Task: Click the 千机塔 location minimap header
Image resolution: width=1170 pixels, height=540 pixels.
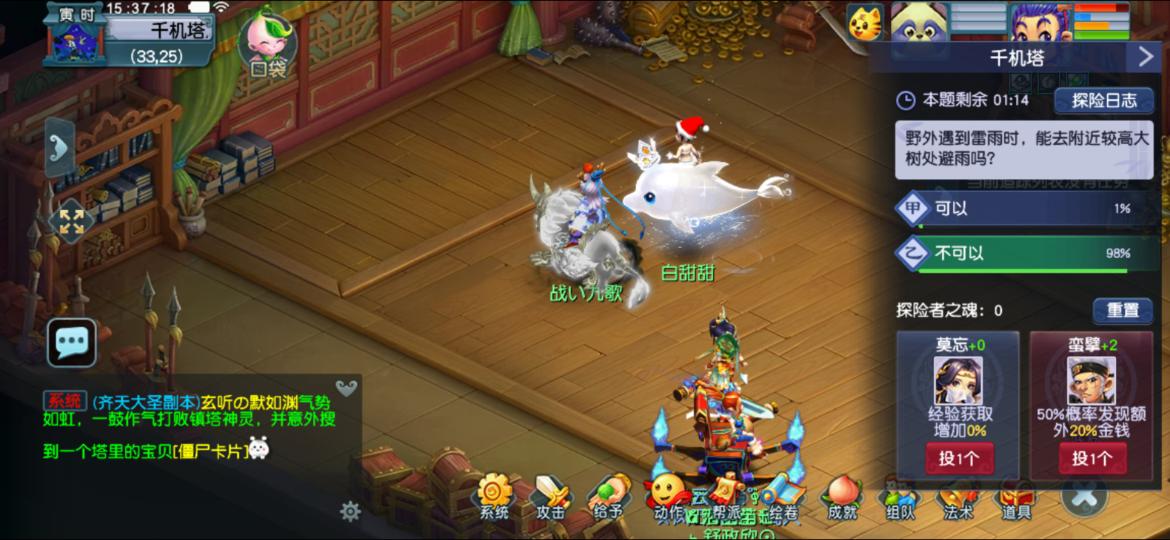Action: [160, 31]
